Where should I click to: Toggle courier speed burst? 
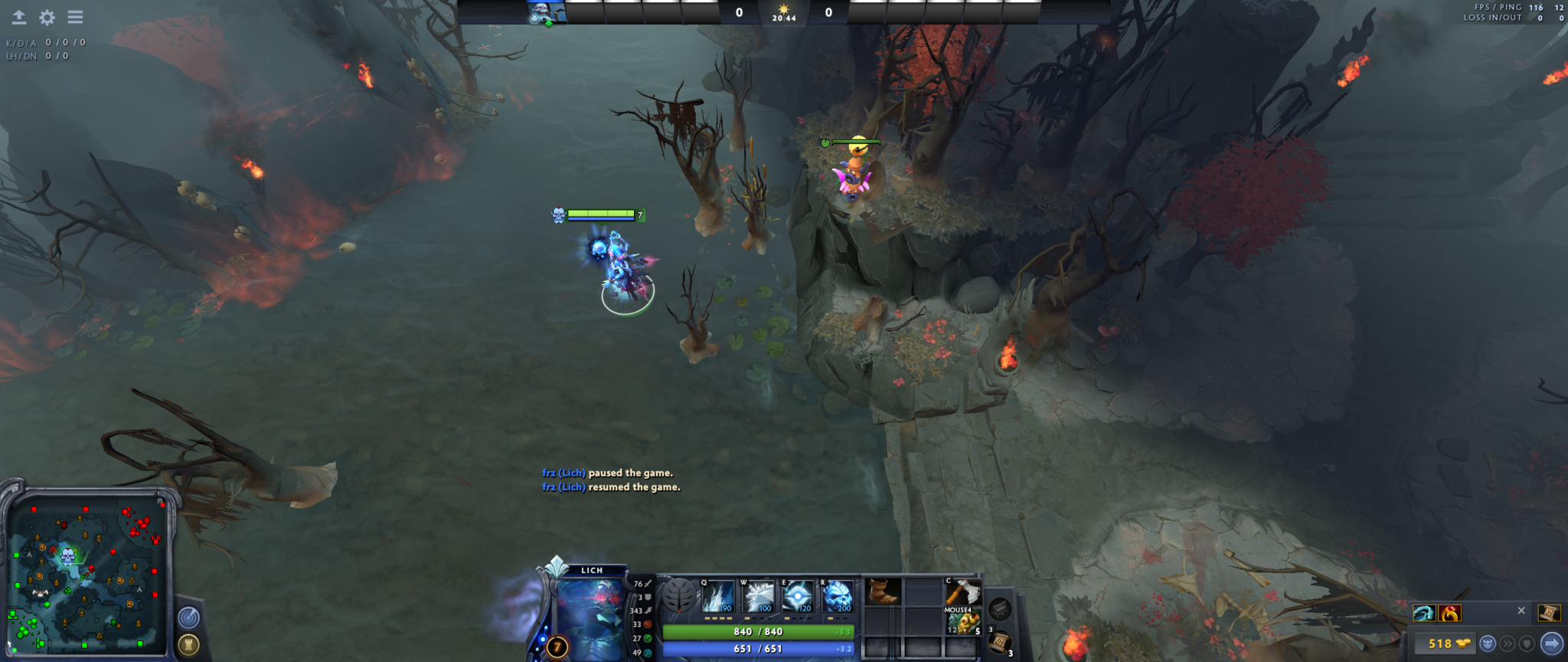tap(1508, 644)
